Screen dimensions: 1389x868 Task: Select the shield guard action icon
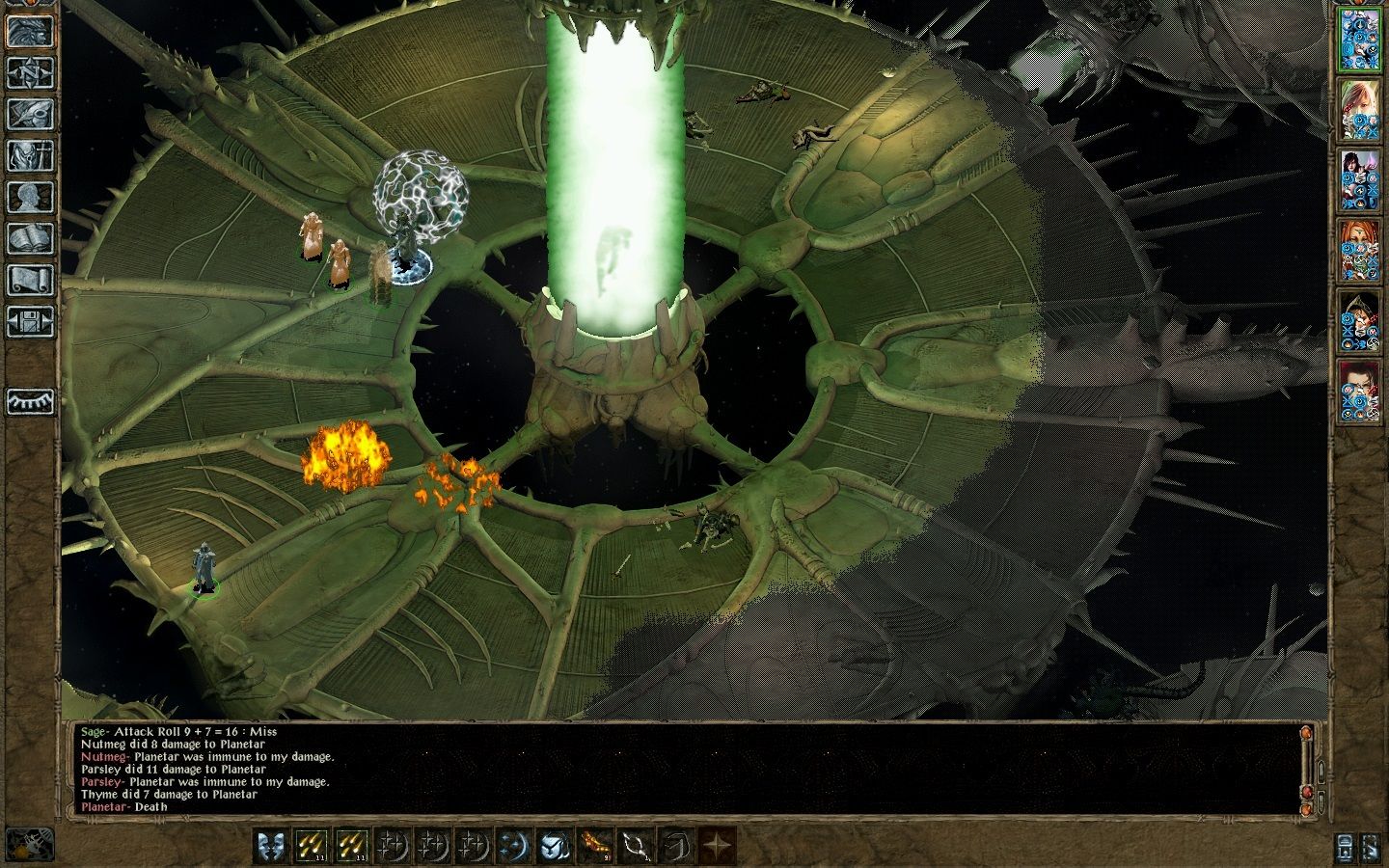pos(554,846)
